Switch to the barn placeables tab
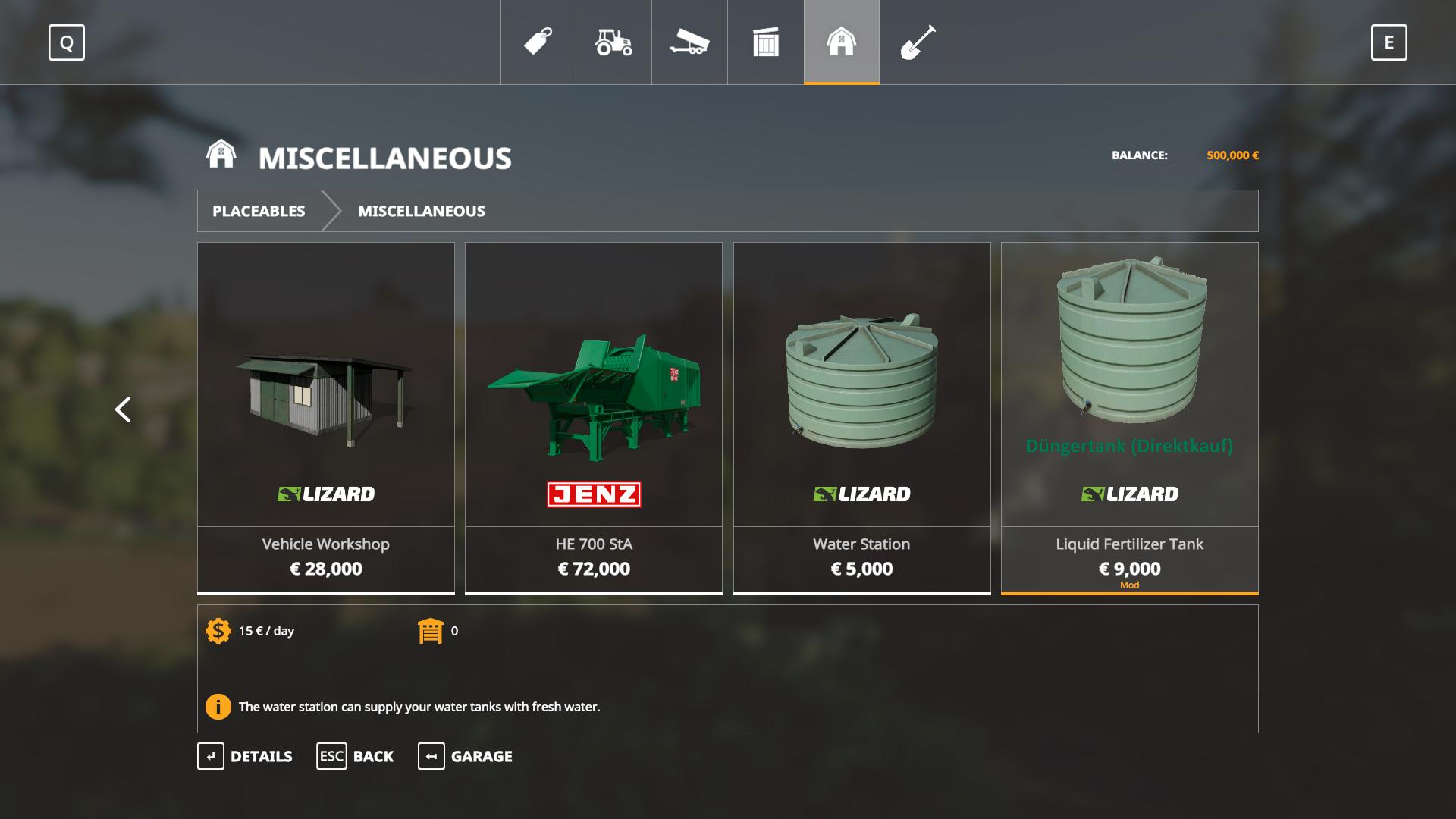The width and height of the screenshot is (1456, 819). [841, 42]
